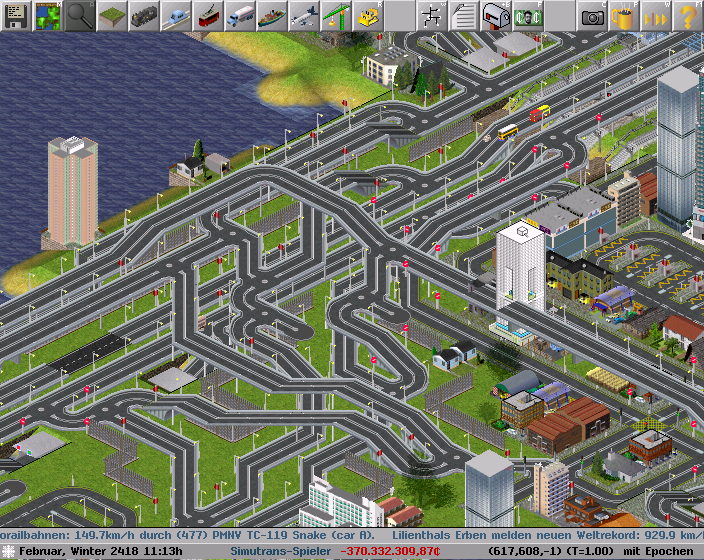Select the yellow bulldozer removal tool

pyautogui.click(x=368, y=16)
